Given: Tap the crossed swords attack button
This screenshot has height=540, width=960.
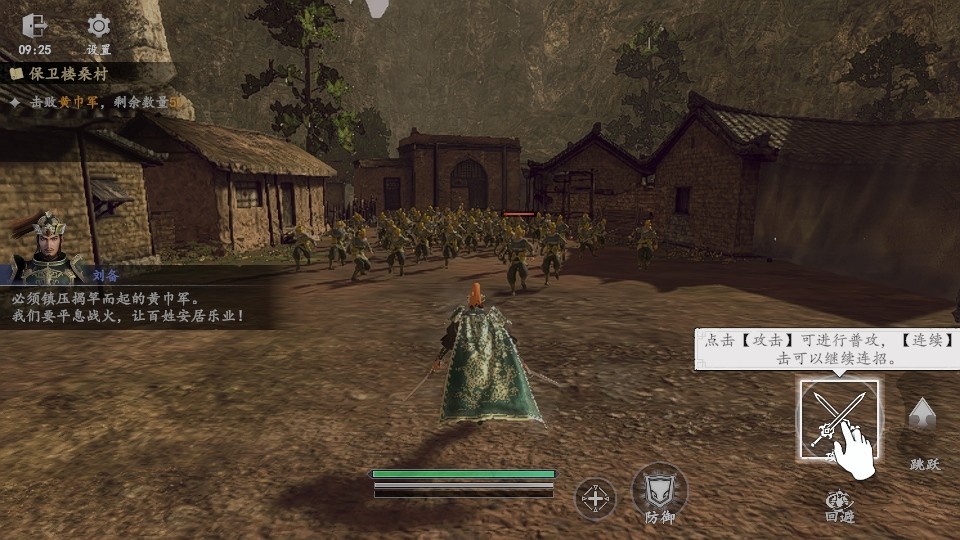Looking at the screenshot, I should [838, 419].
